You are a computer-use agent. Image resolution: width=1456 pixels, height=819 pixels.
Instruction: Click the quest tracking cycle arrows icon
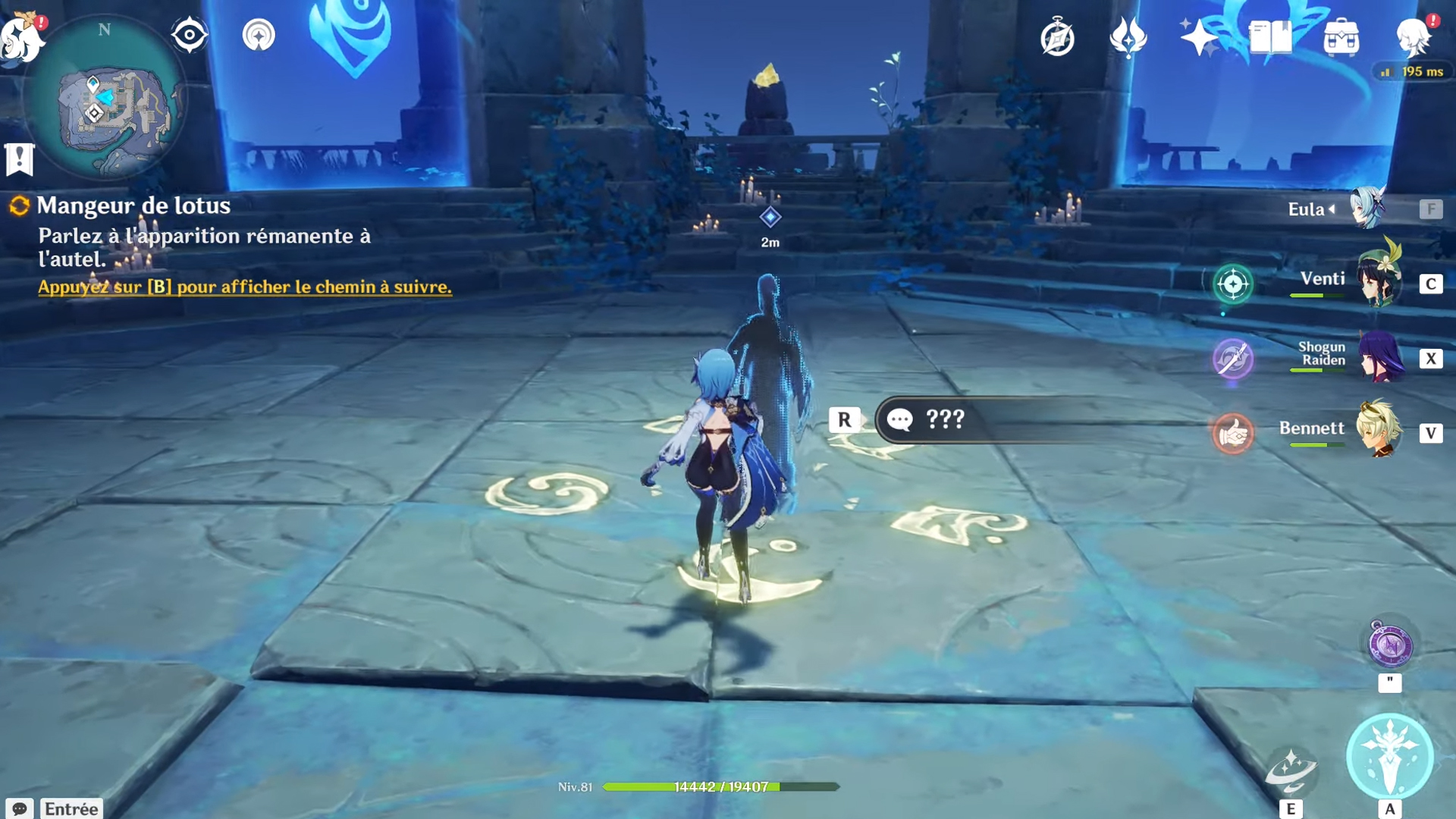[x=19, y=205]
